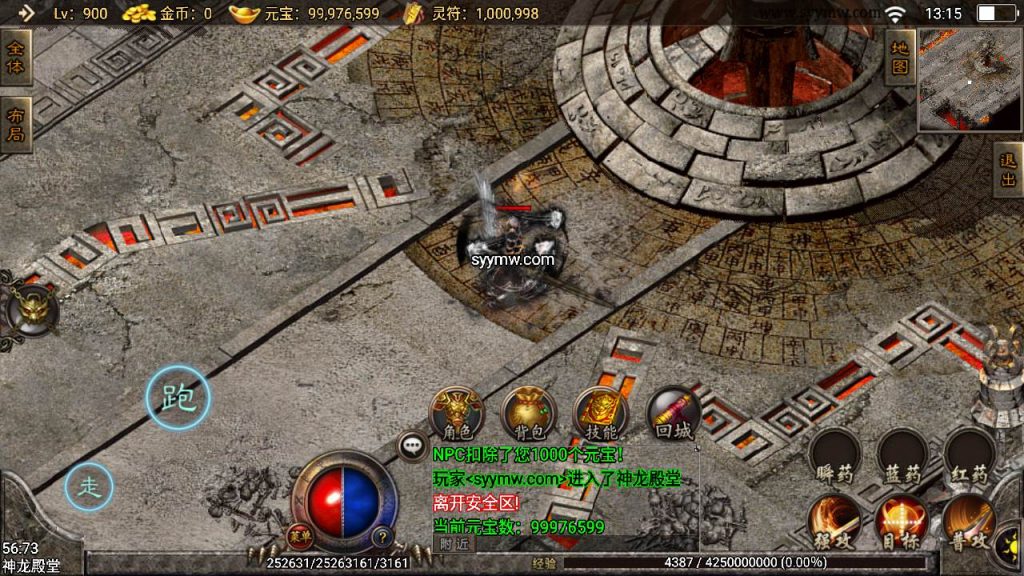Use the 蓝药 mana potion slot
The image size is (1024, 576).
click(x=901, y=455)
